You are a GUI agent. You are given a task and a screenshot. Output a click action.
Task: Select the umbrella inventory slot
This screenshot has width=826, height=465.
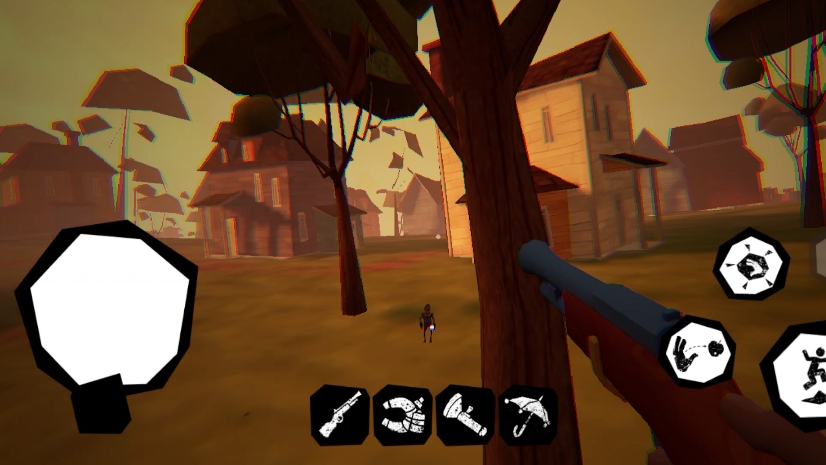point(528,414)
